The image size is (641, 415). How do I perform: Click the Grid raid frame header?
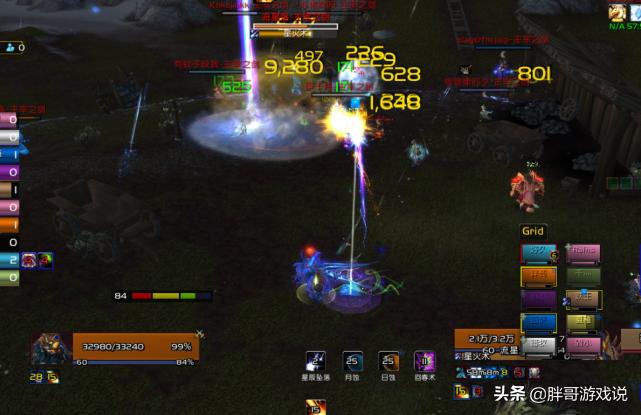(x=533, y=231)
